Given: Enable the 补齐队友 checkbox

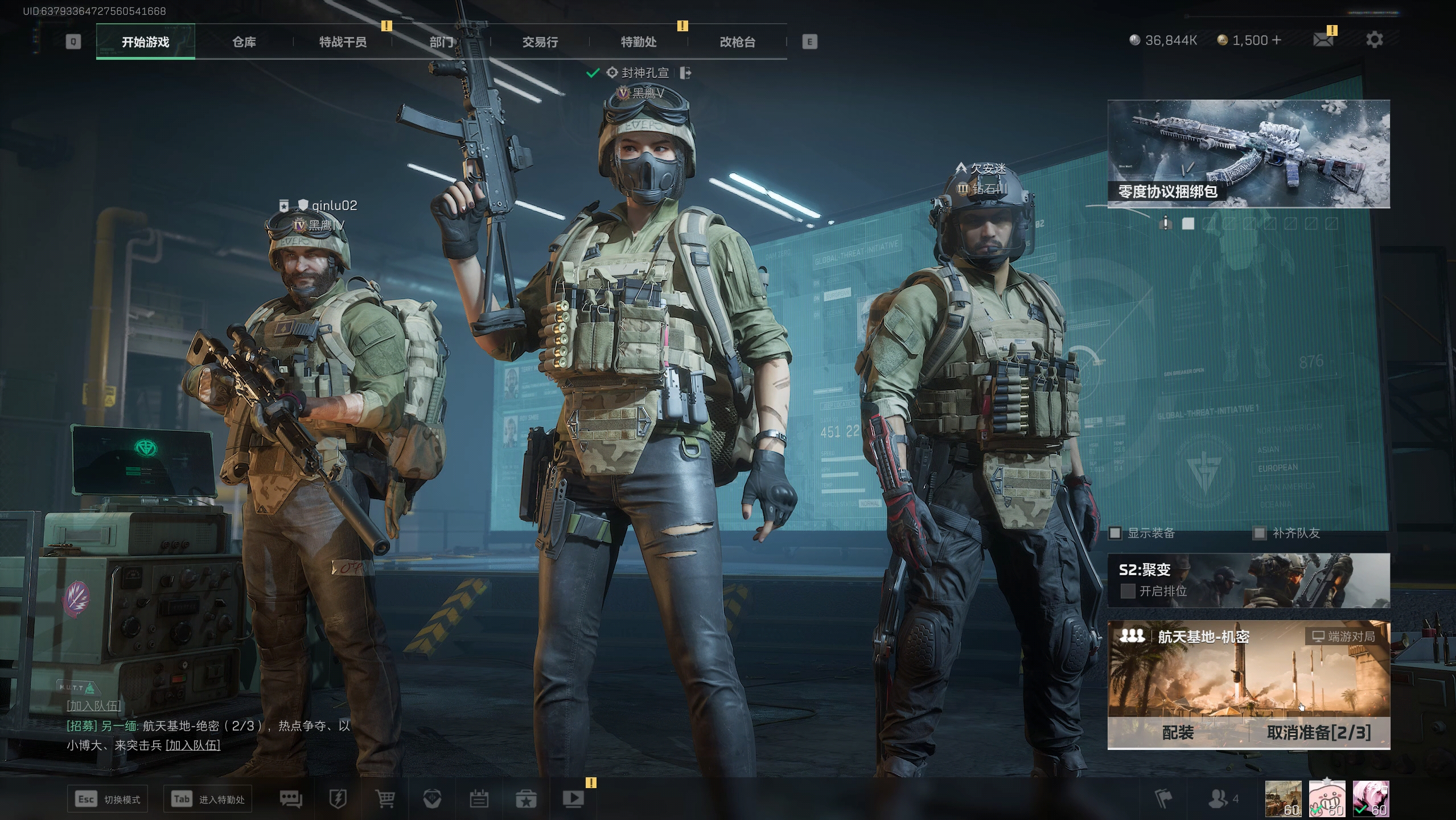Looking at the screenshot, I should click(1260, 533).
